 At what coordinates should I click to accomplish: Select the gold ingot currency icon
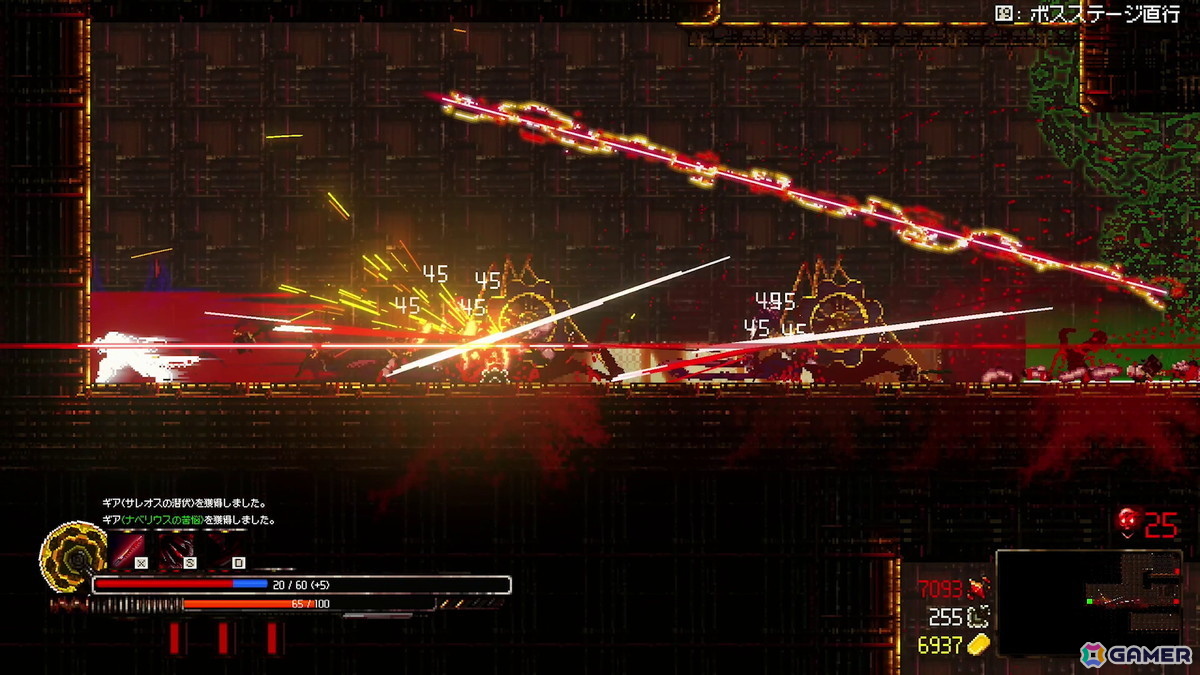[x=979, y=644]
